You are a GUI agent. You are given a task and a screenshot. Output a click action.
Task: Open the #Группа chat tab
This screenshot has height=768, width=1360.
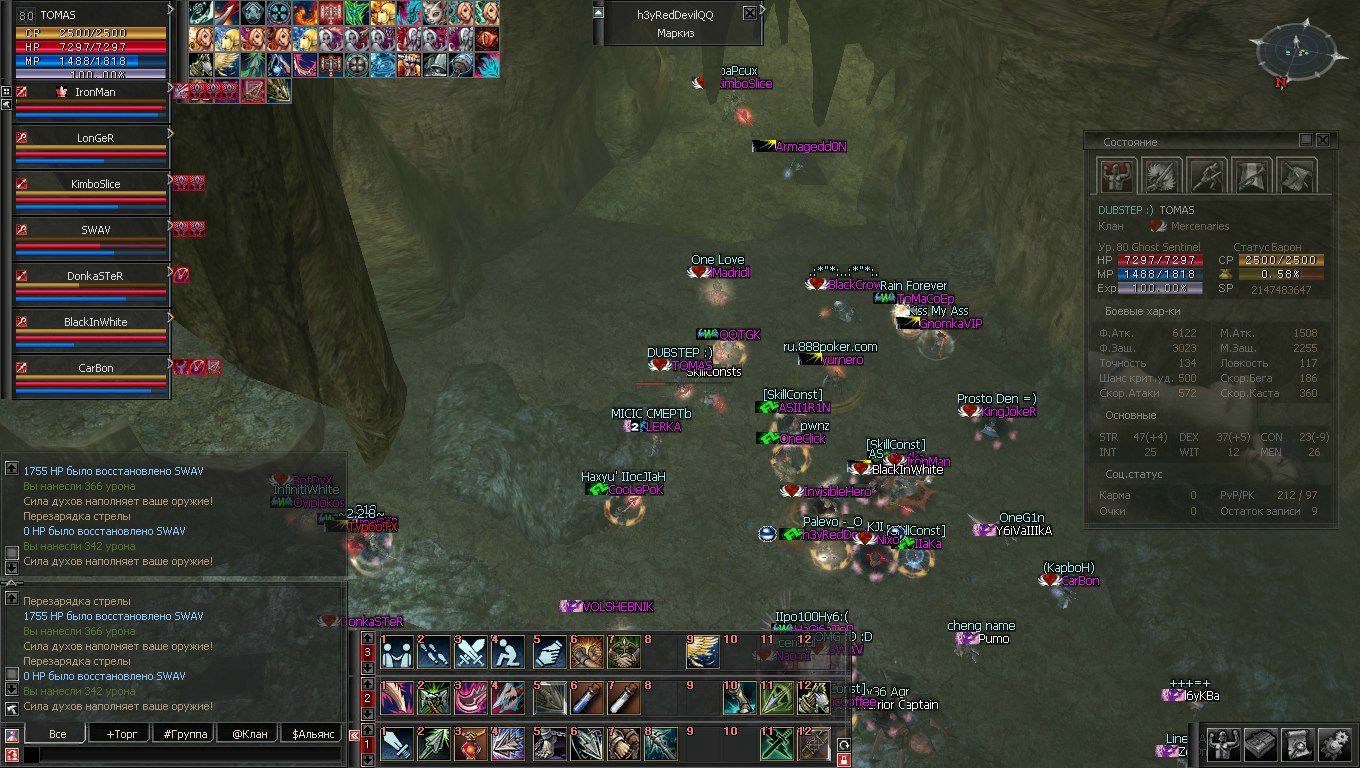pyautogui.click(x=185, y=734)
